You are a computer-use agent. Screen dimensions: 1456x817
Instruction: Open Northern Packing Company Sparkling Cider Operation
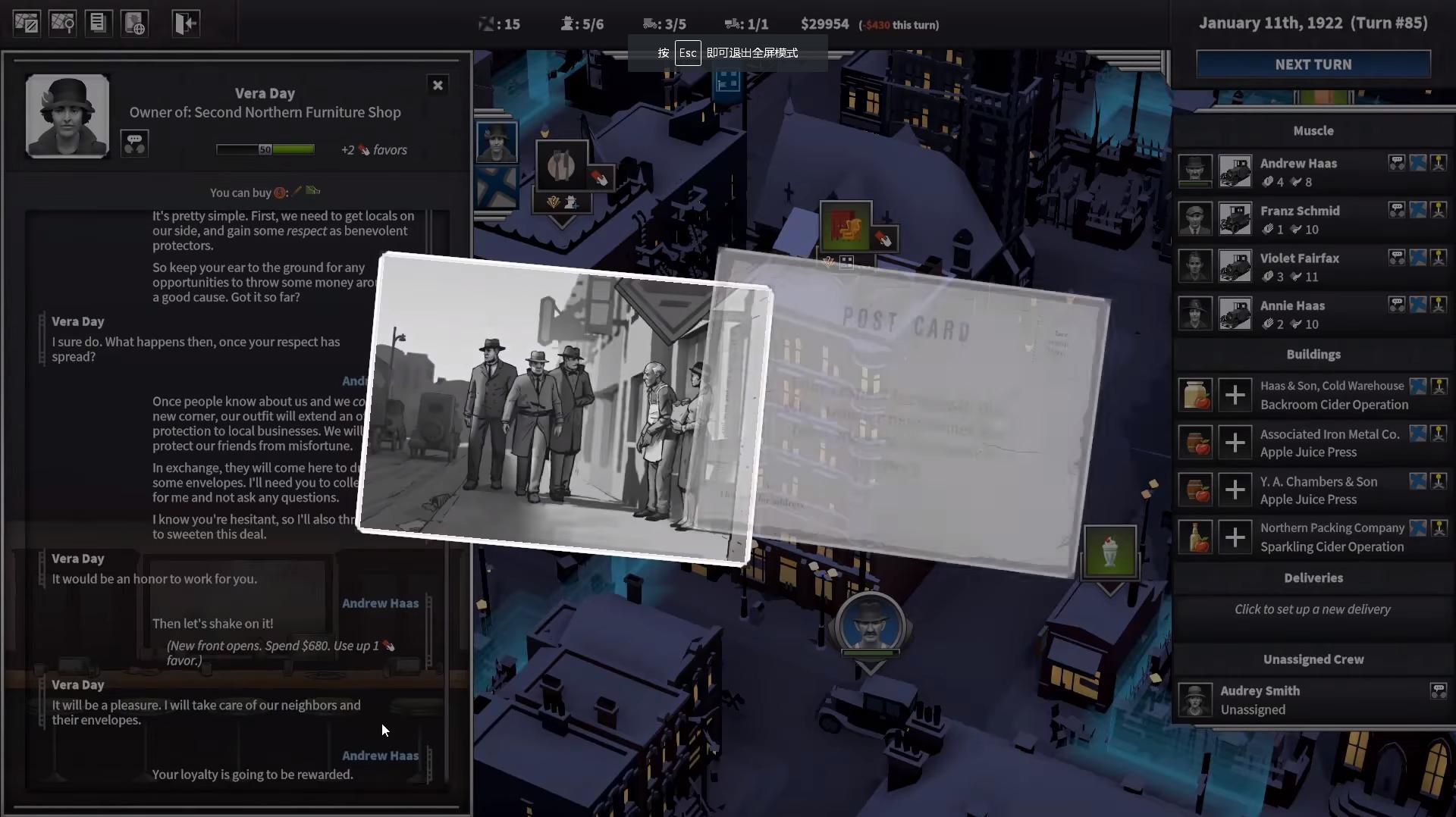tap(1332, 537)
